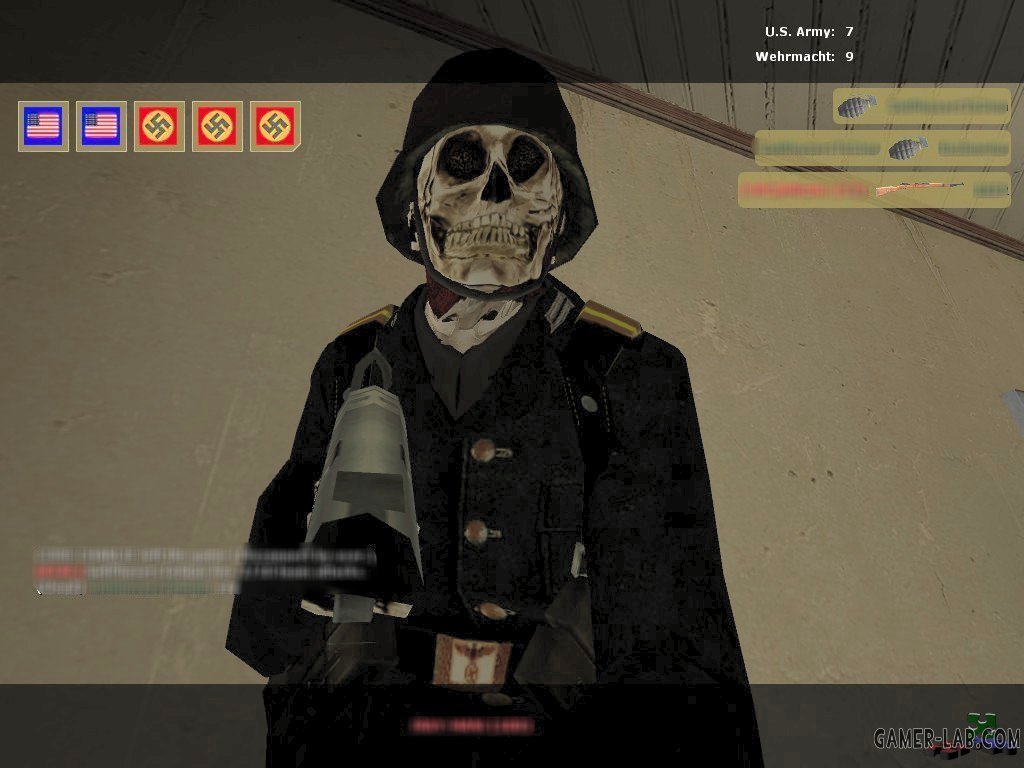Click the rifle kill feed entry
This screenshot has width=1024, height=768.
[874, 189]
